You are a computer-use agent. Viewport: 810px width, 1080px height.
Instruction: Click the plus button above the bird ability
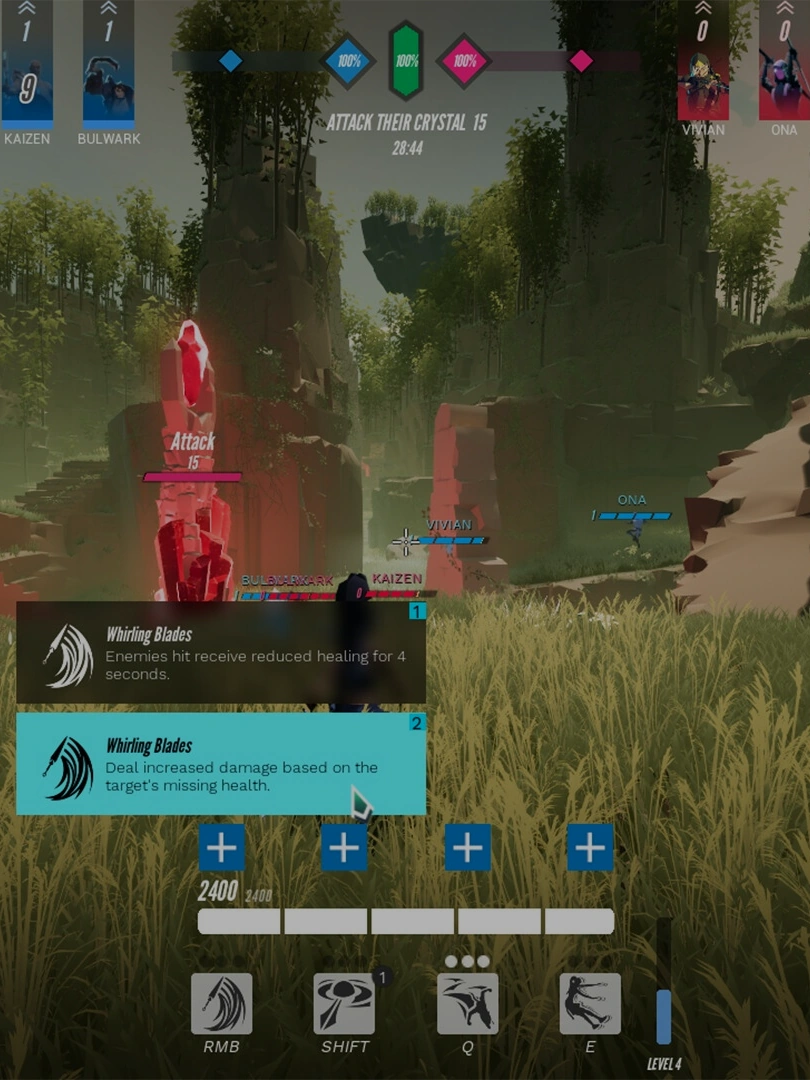pyautogui.click(x=467, y=848)
